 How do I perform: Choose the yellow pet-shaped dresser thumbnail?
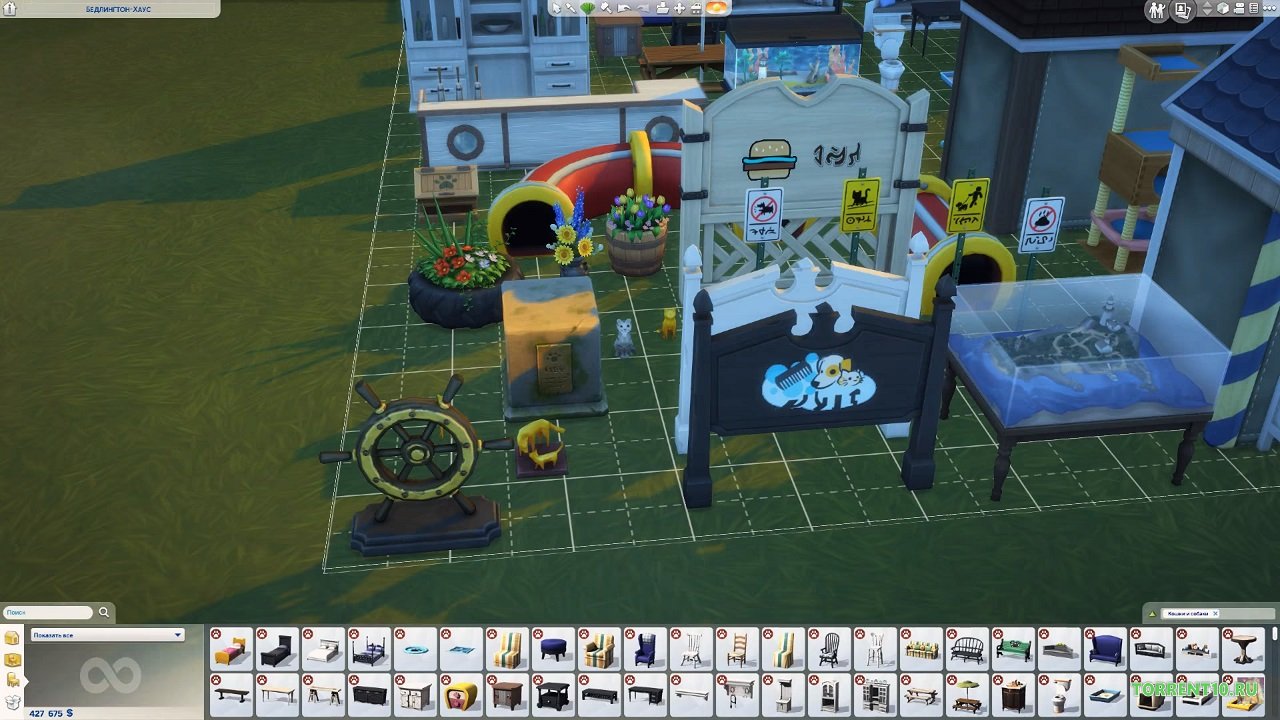[x=462, y=694]
